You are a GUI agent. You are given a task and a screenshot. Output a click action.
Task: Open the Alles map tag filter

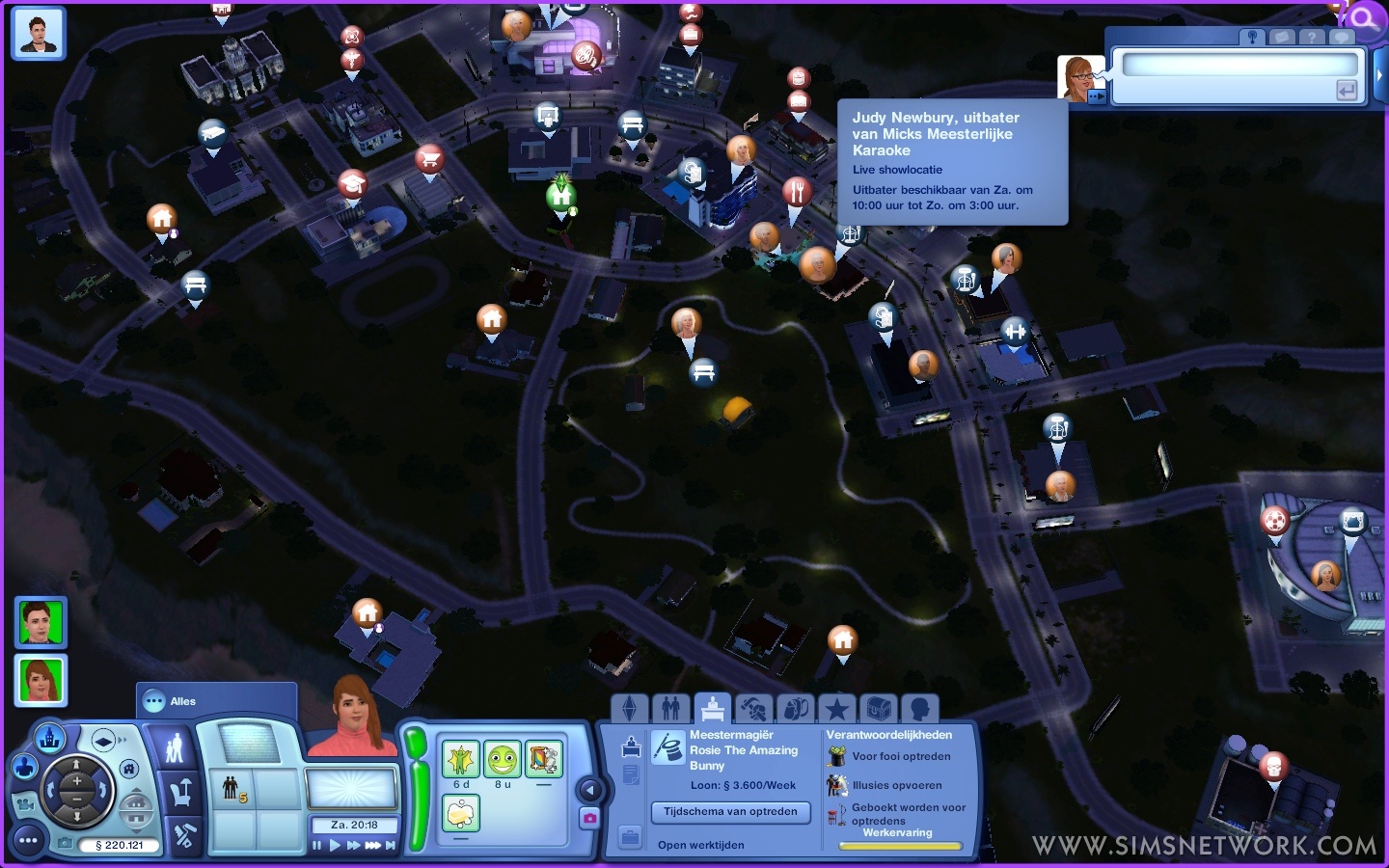point(182,701)
